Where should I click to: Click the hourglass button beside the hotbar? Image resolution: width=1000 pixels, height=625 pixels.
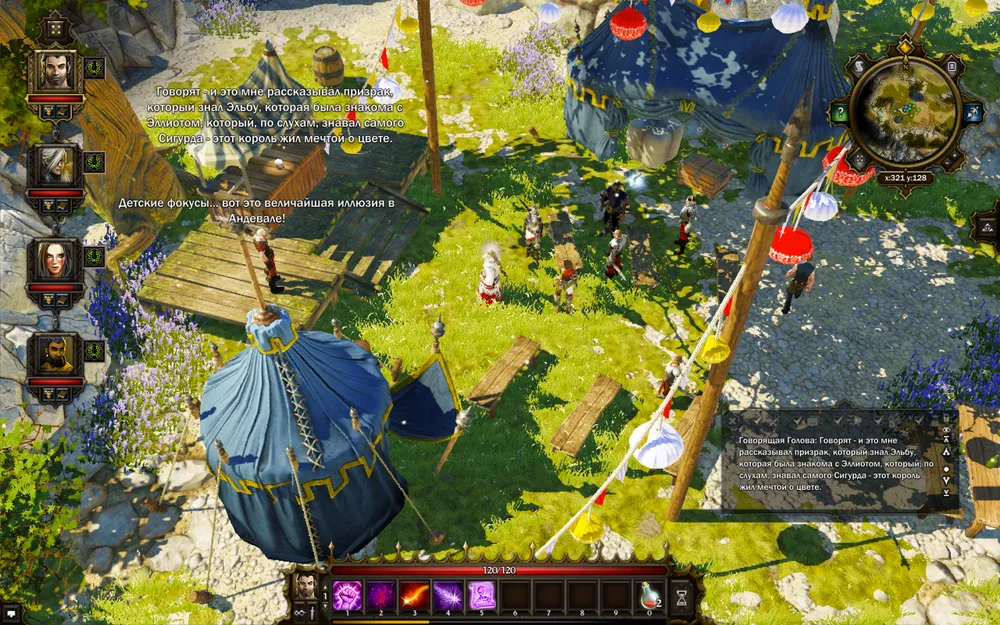pyautogui.click(x=683, y=596)
